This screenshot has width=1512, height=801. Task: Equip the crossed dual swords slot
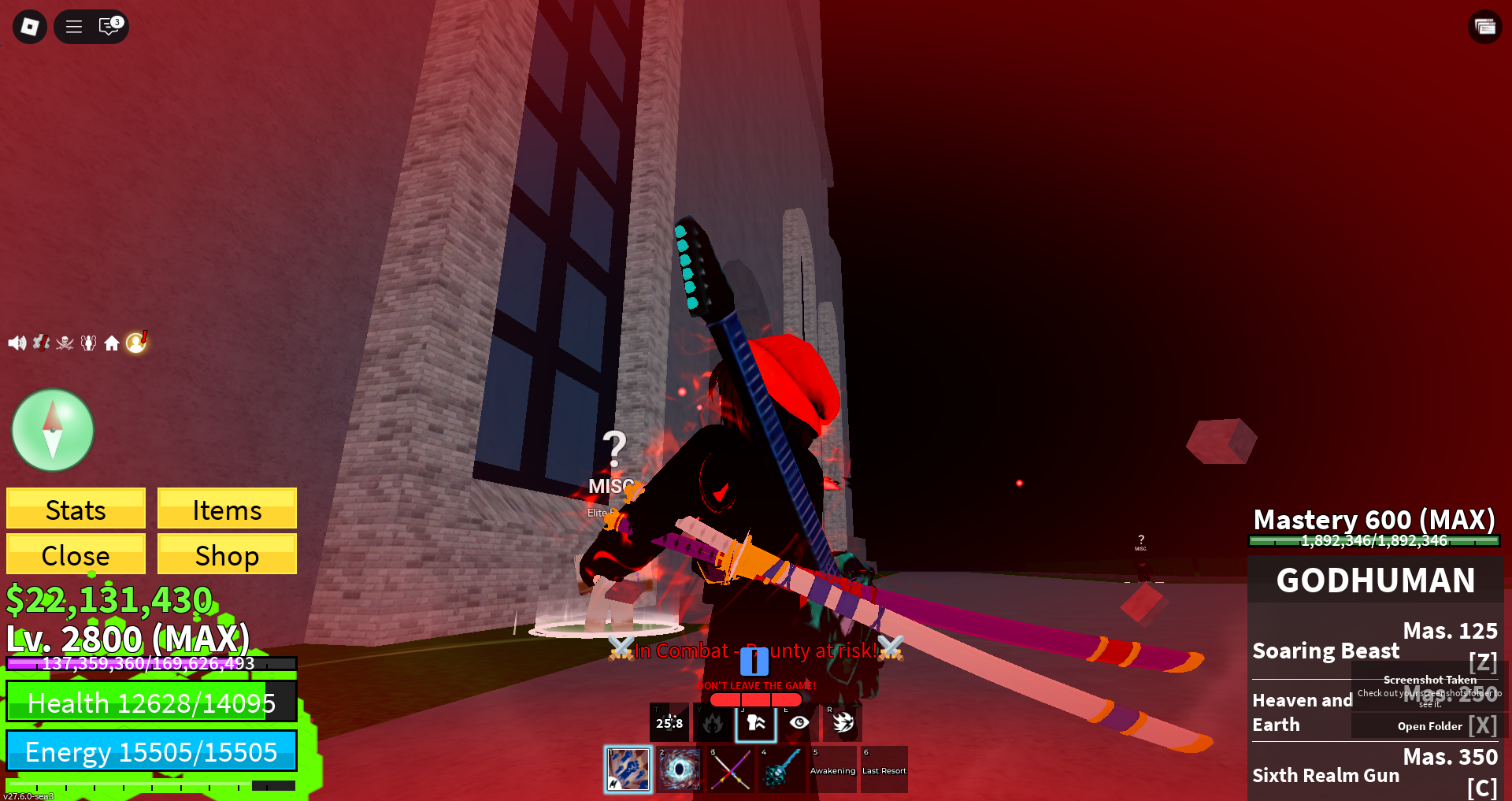coord(730,769)
